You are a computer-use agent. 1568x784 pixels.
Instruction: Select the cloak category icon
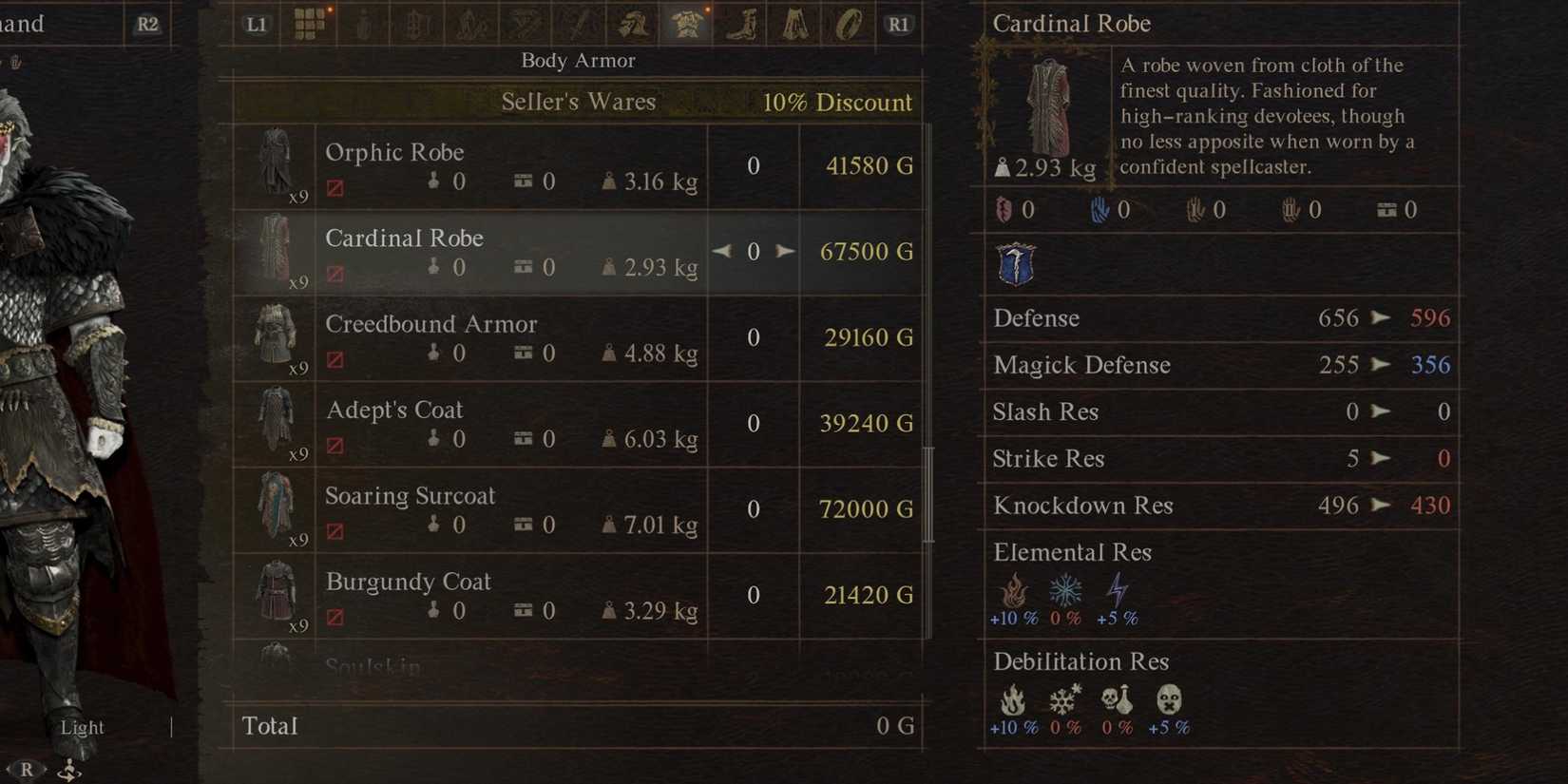point(794,23)
